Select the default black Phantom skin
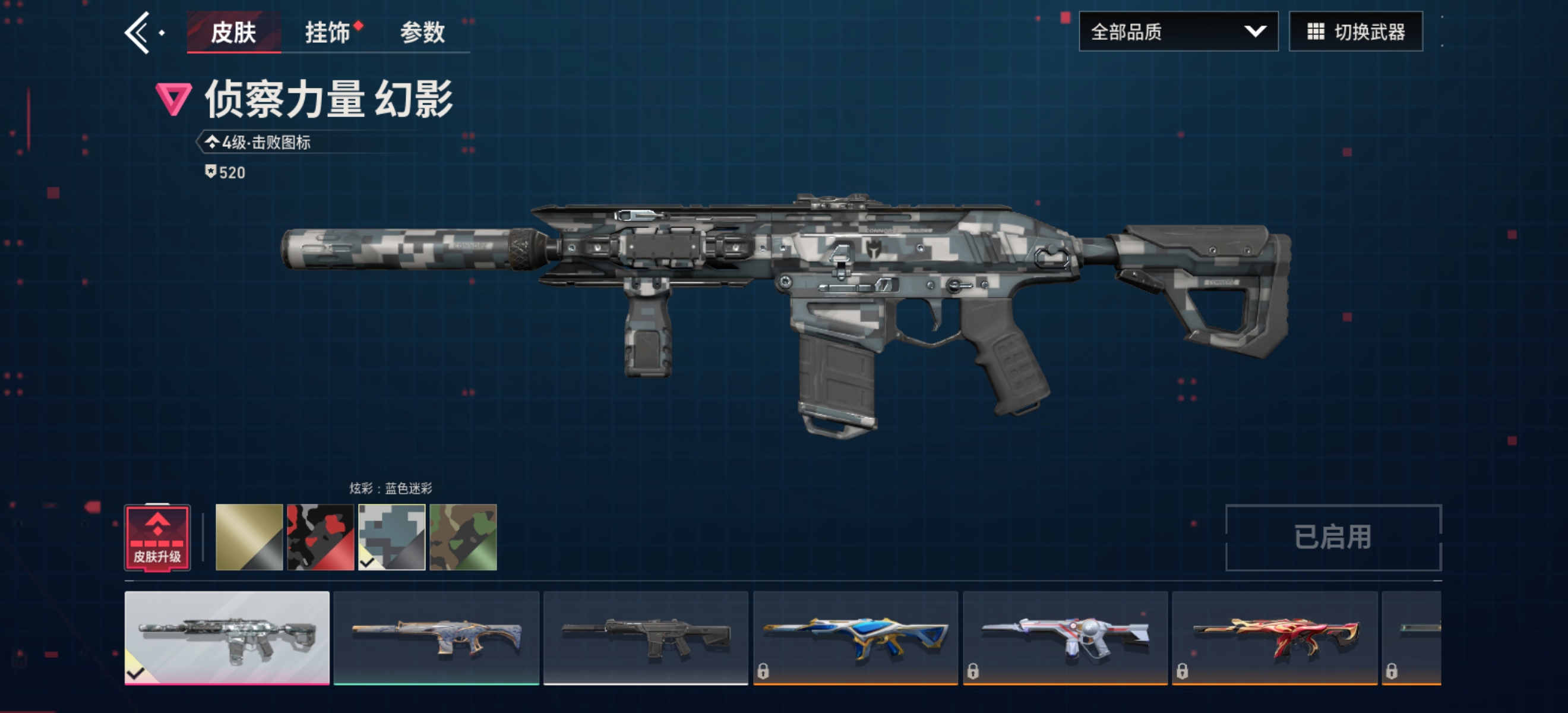 point(646,638)
